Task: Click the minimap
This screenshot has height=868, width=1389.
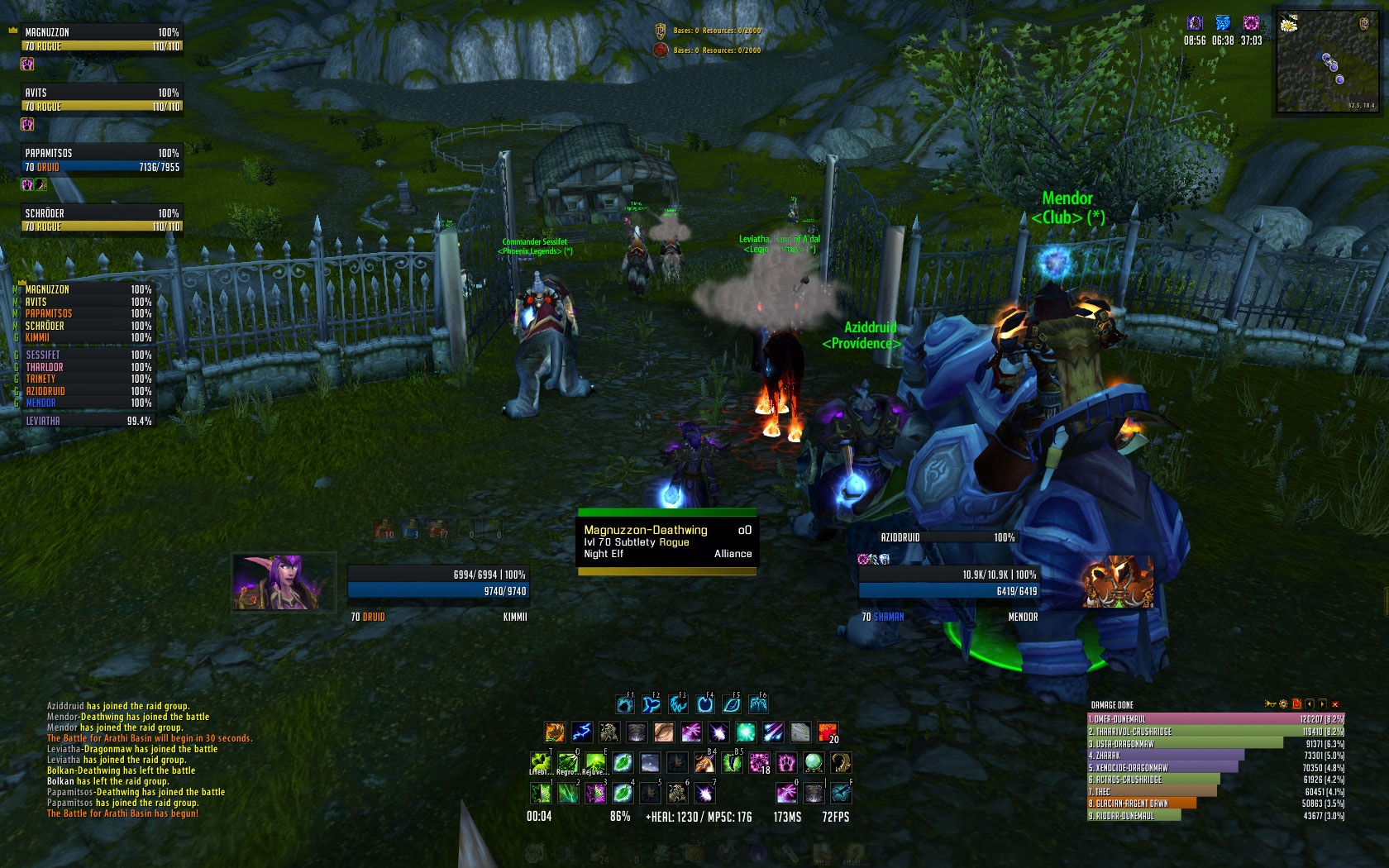Action: (1326, 62)
